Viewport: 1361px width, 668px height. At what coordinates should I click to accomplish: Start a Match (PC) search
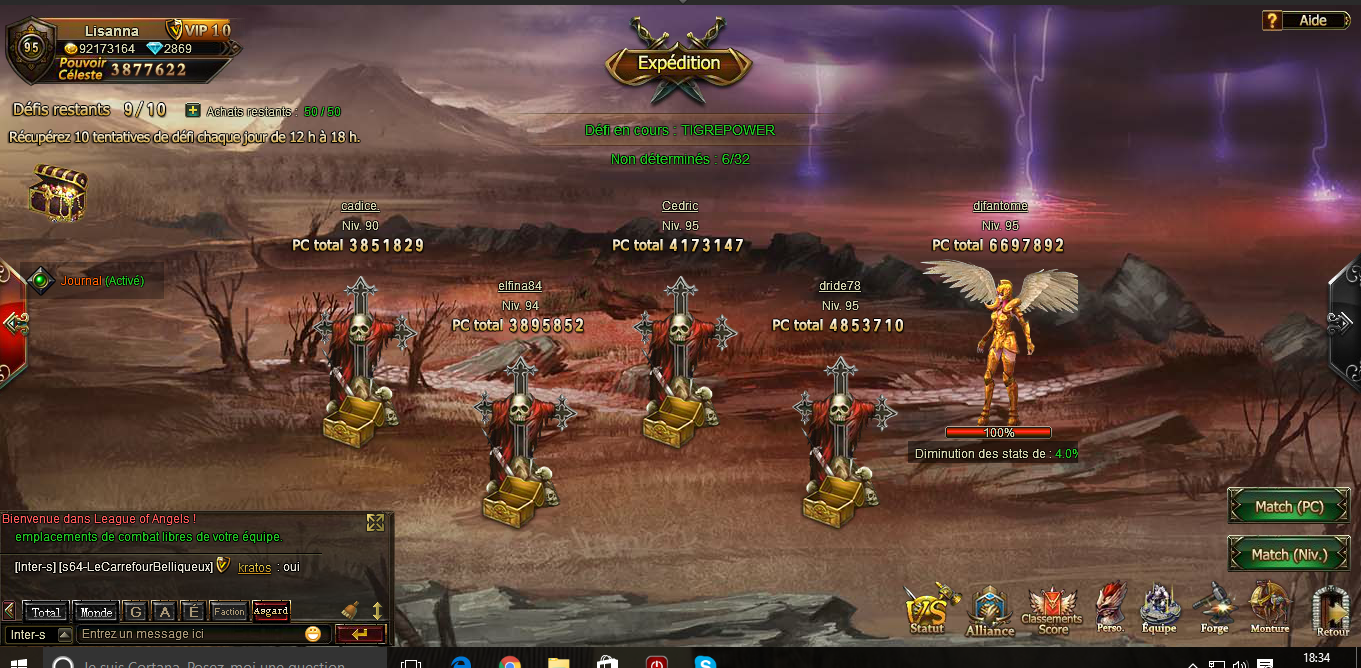pos(1288,507)
